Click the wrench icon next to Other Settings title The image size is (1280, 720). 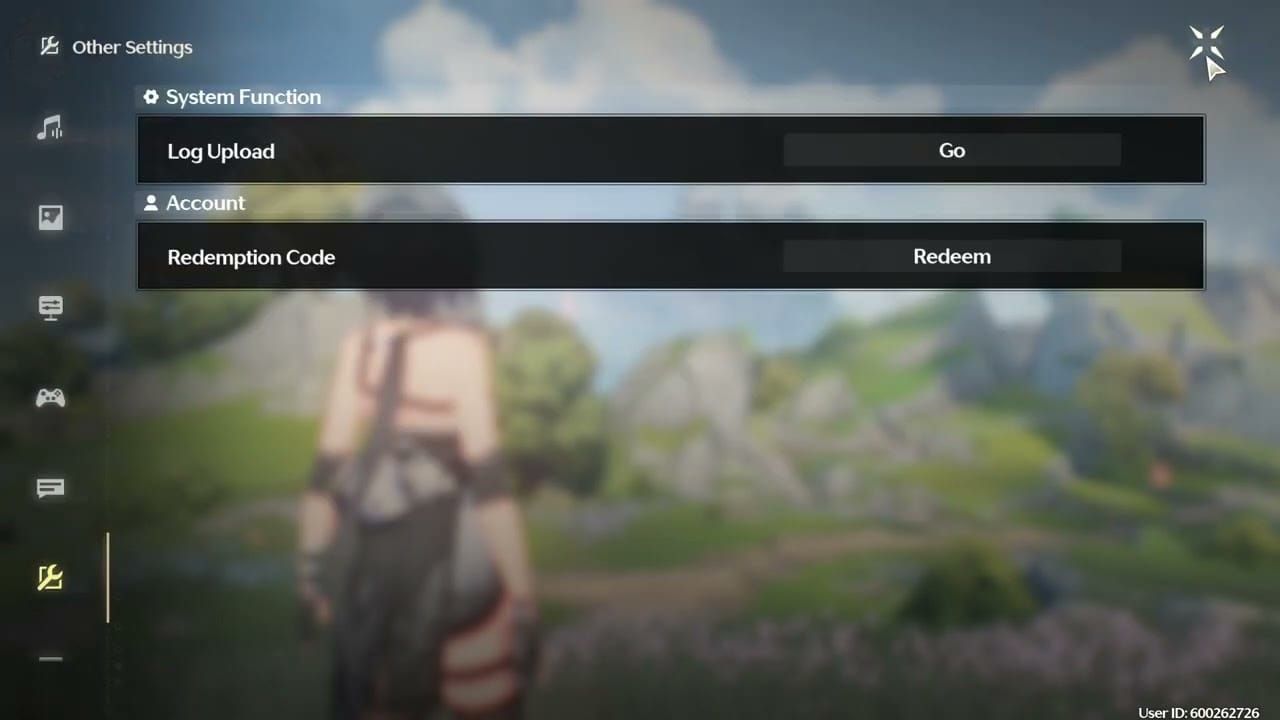[49, 46]
